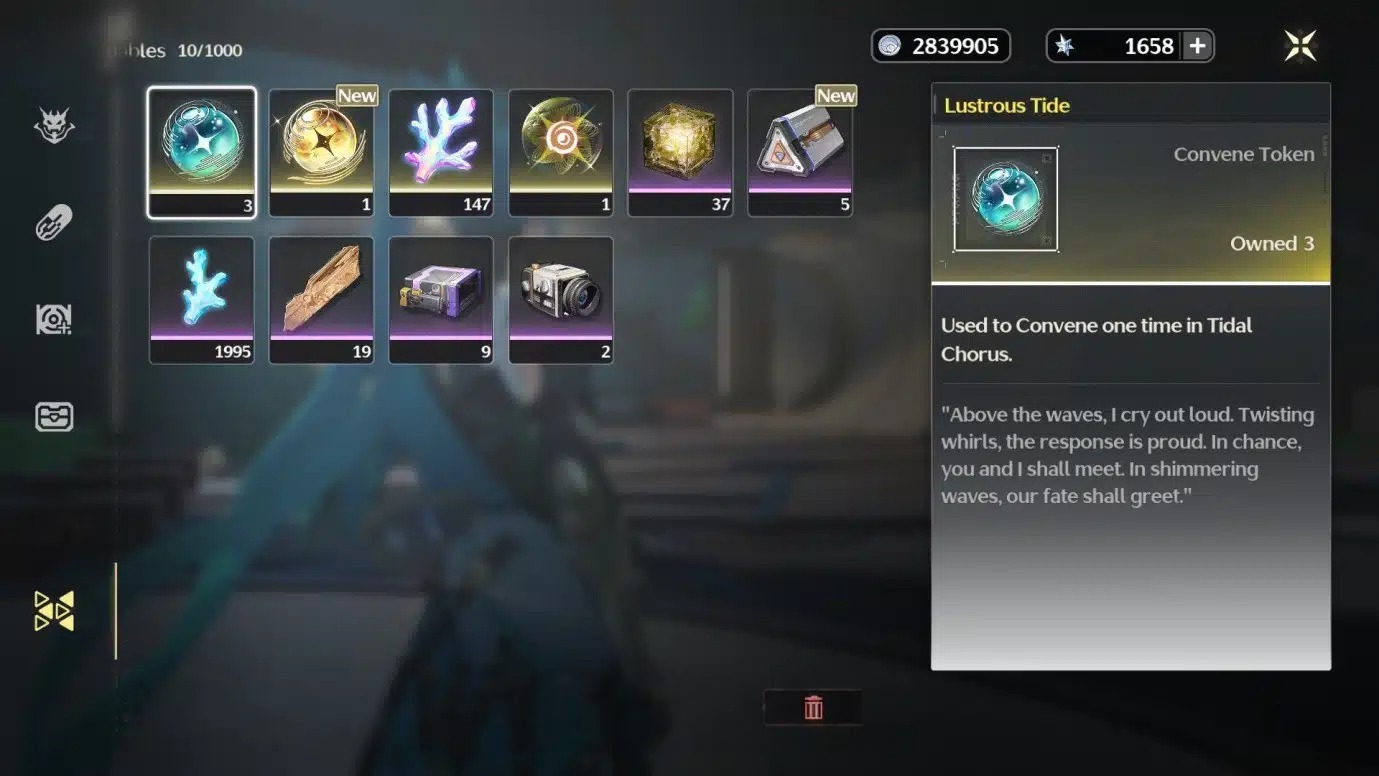Open the capsule pill inventory tab
This screenshot has width=1379, height=776.
pos(54,223)
